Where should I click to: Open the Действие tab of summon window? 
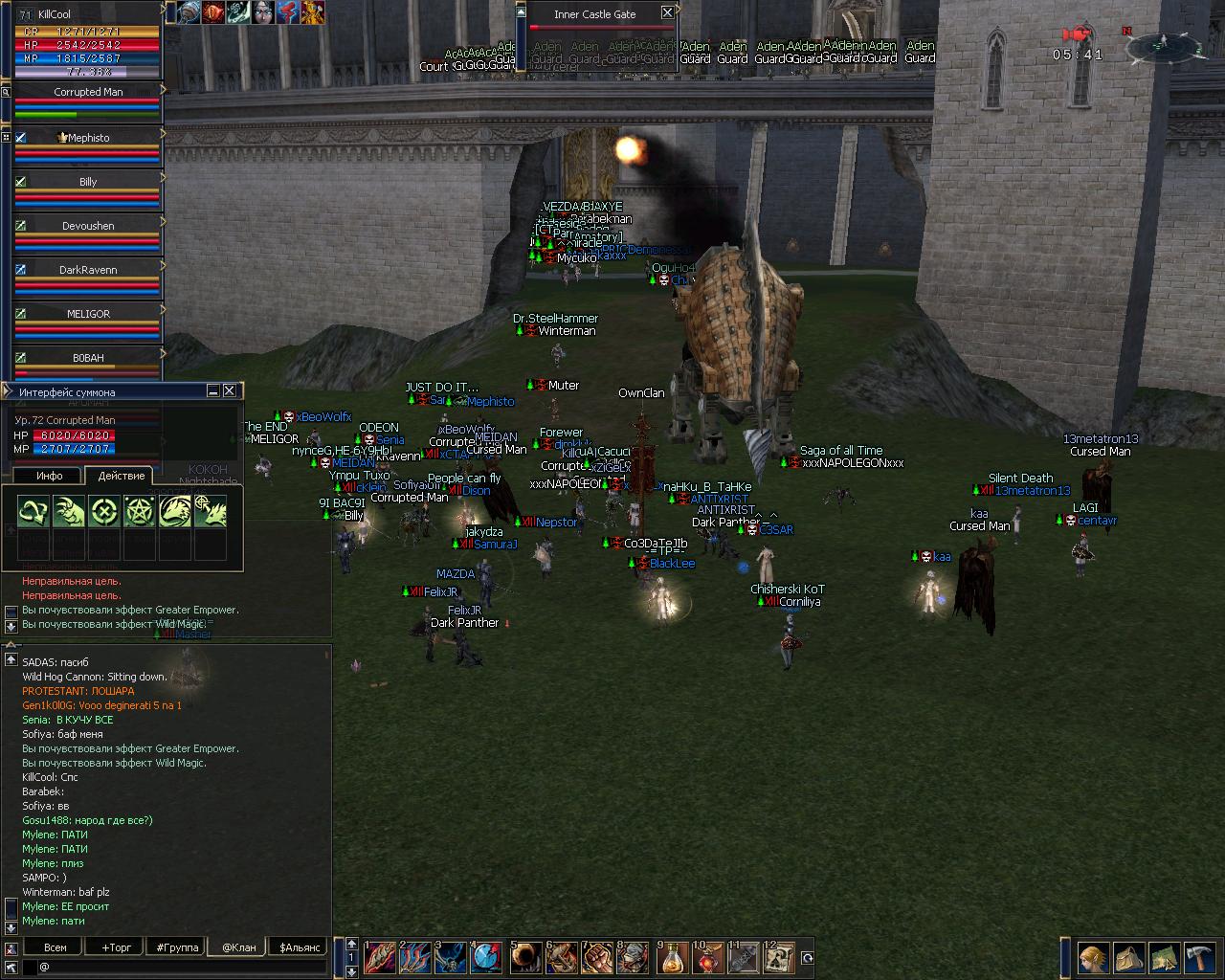tap(122, 476)
